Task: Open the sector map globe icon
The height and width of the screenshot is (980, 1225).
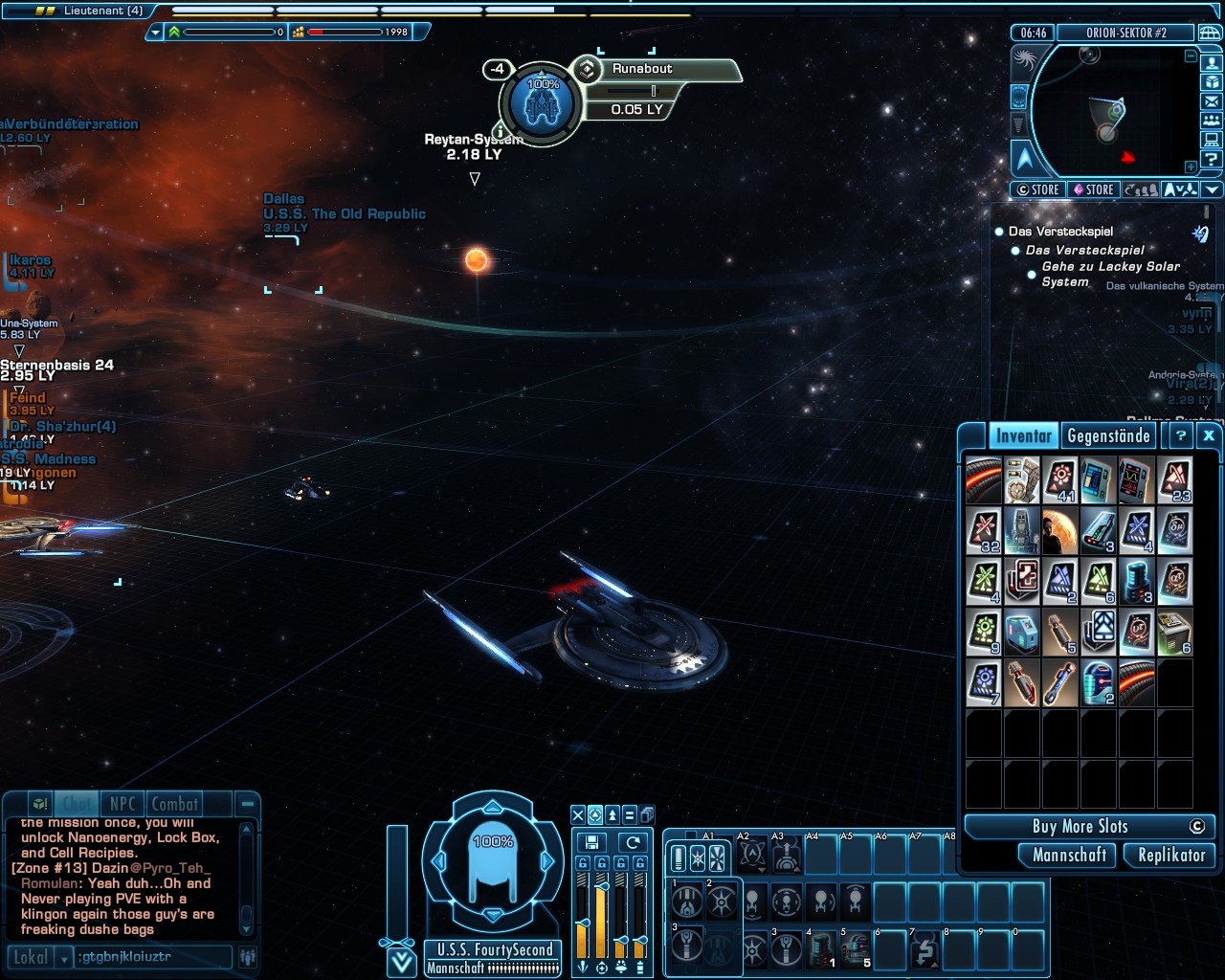Action: pos(1210,33)
